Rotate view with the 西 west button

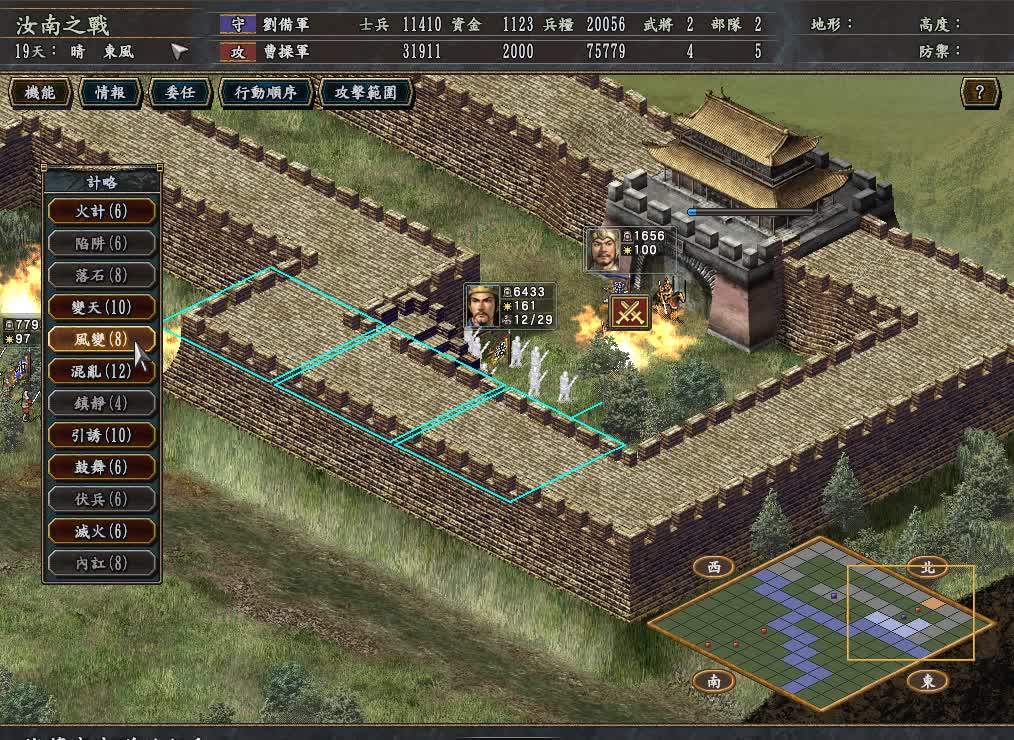click(714, 567)
